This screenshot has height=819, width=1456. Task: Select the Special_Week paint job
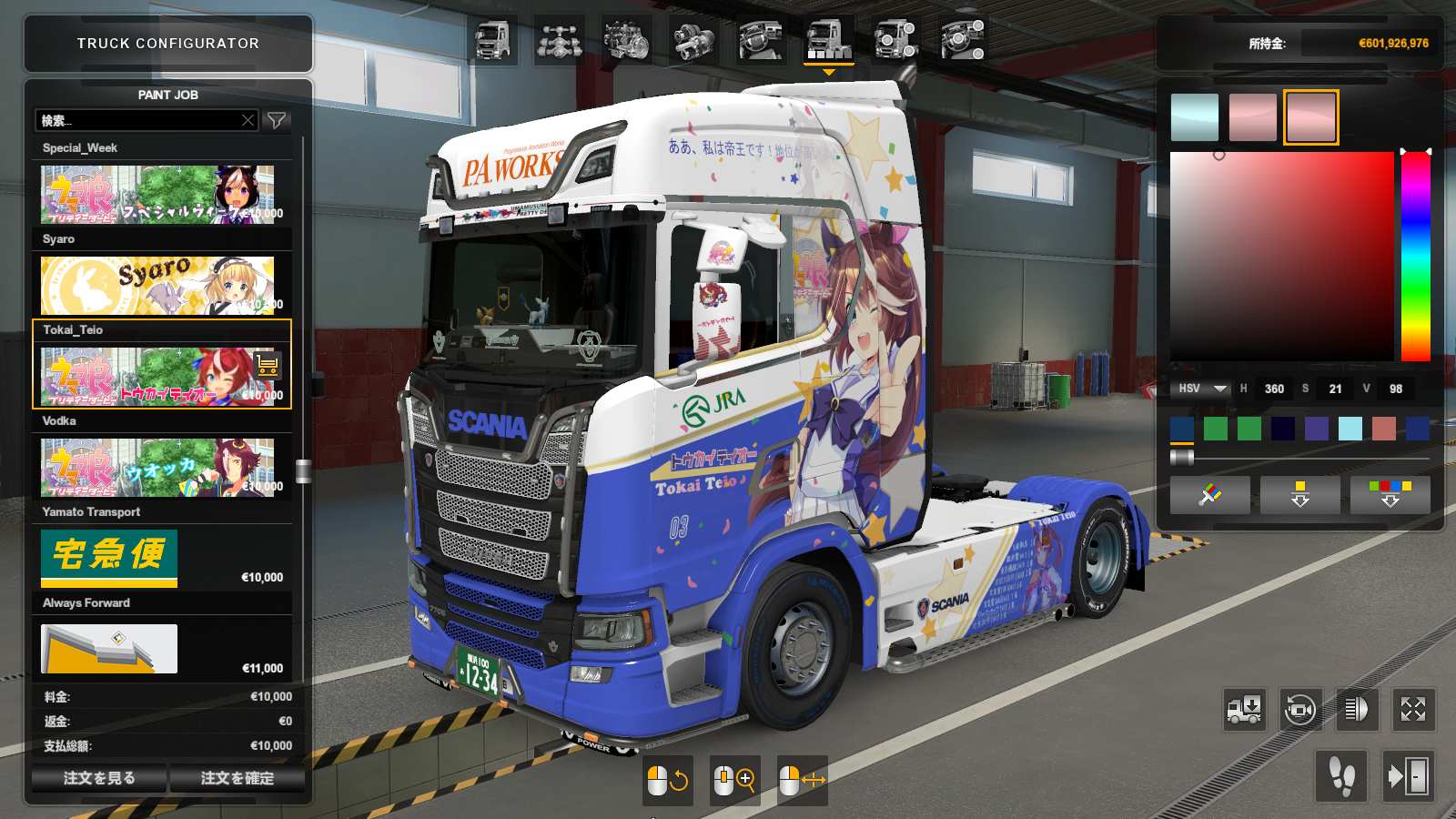pos(157,194)
